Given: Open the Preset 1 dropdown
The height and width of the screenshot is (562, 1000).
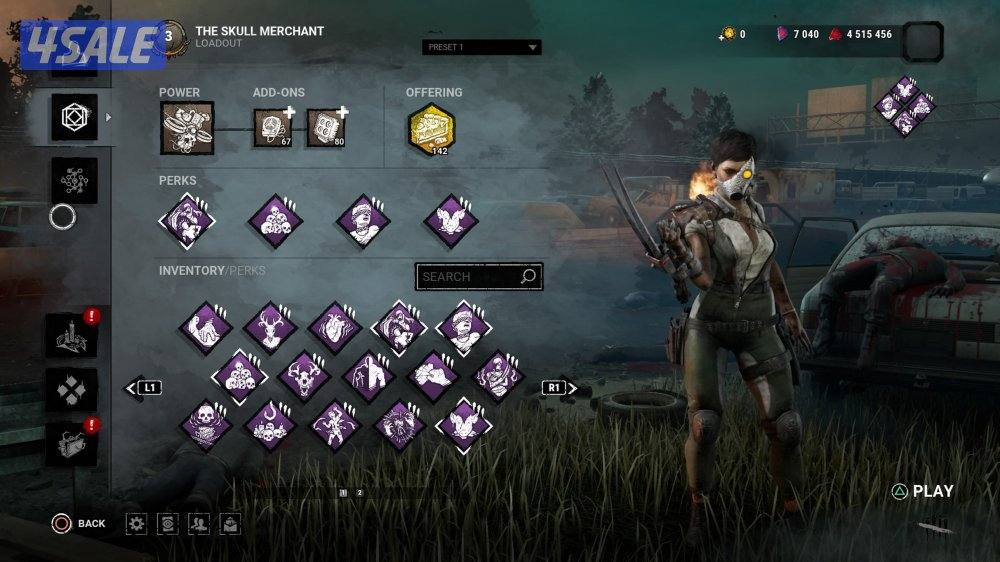Looking at the screenshot, I should pyautogui.click(x=481, y=47).
